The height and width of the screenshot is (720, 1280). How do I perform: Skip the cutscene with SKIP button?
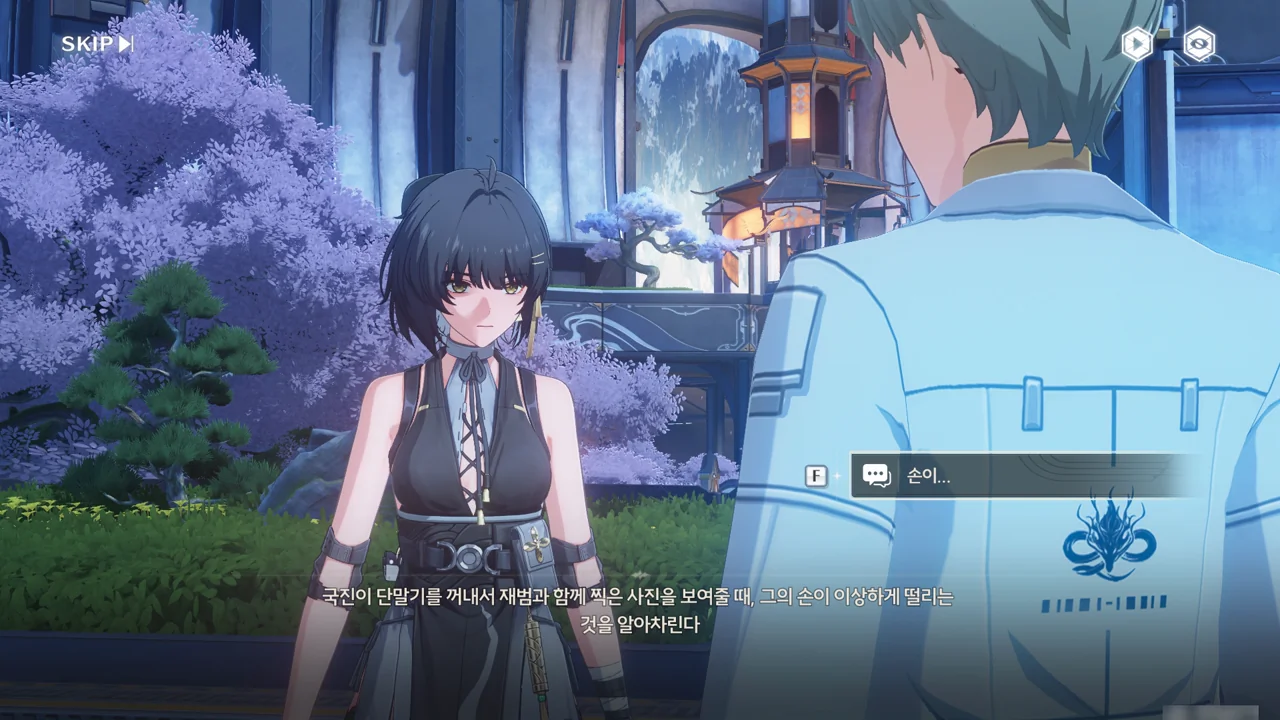coord(97,44)
